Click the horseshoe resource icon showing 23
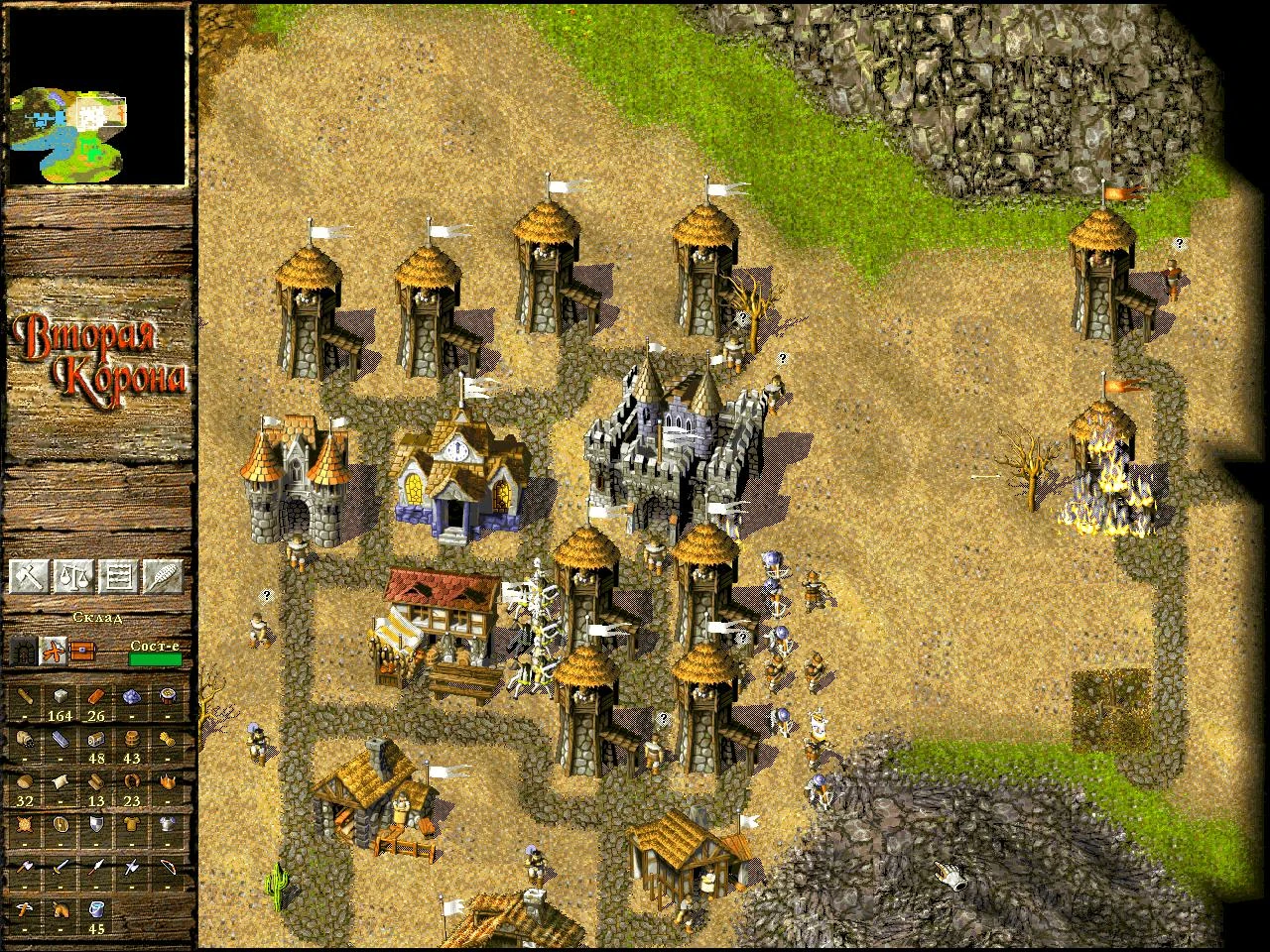Image resolution: width=1270 pixels, height=952 pixels. 132,781
